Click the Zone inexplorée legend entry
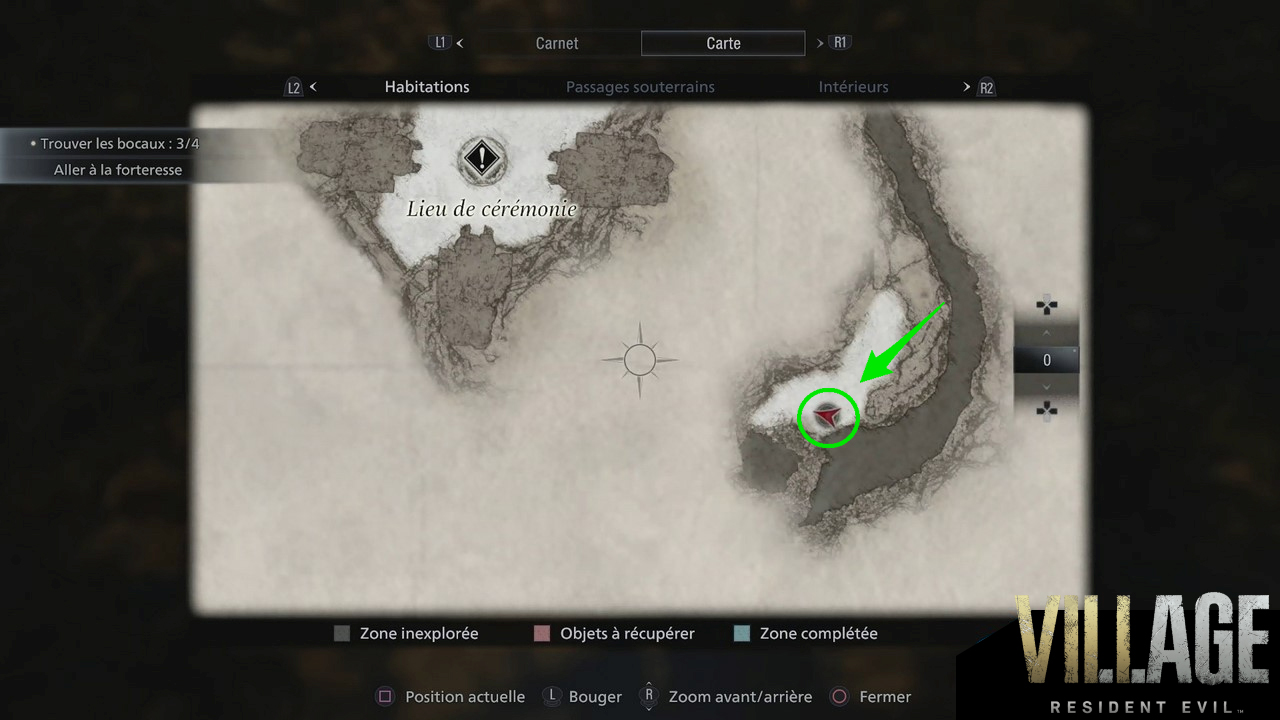1280x720 pixels. click(x=407, y=633)
